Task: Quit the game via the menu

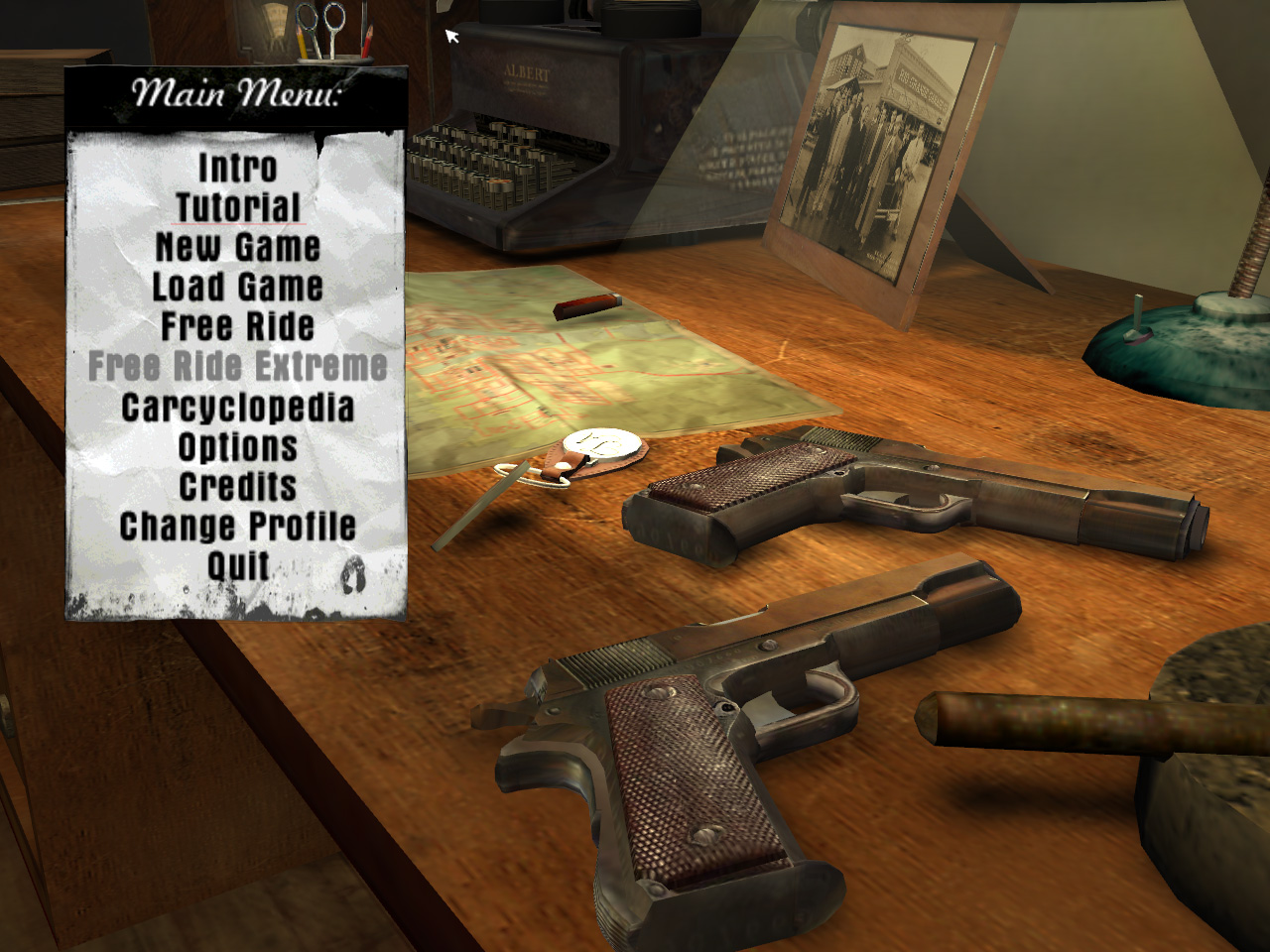Action: click(x=238, y=563)
